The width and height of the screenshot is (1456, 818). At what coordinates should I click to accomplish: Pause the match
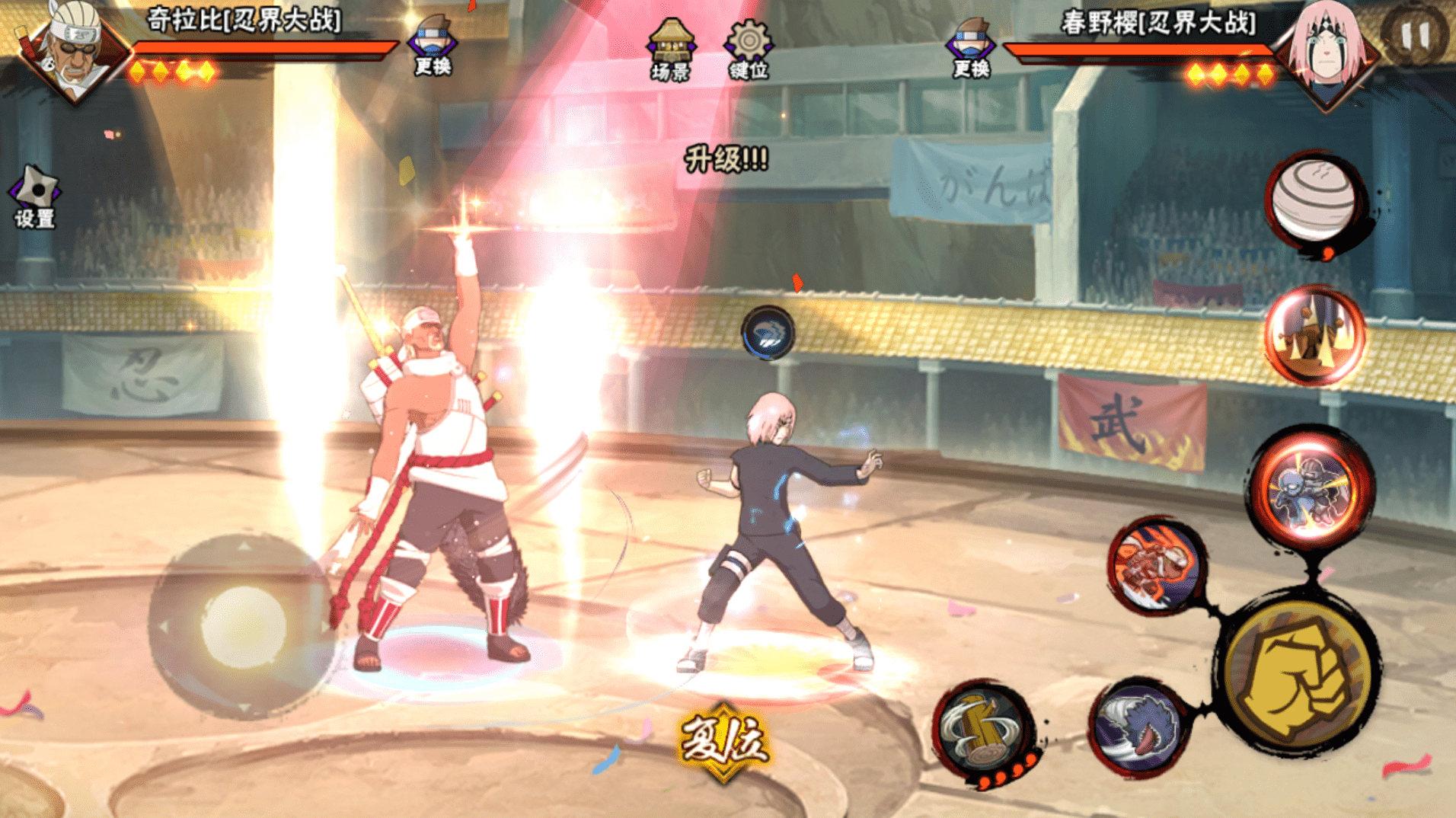click(1415, 34)
